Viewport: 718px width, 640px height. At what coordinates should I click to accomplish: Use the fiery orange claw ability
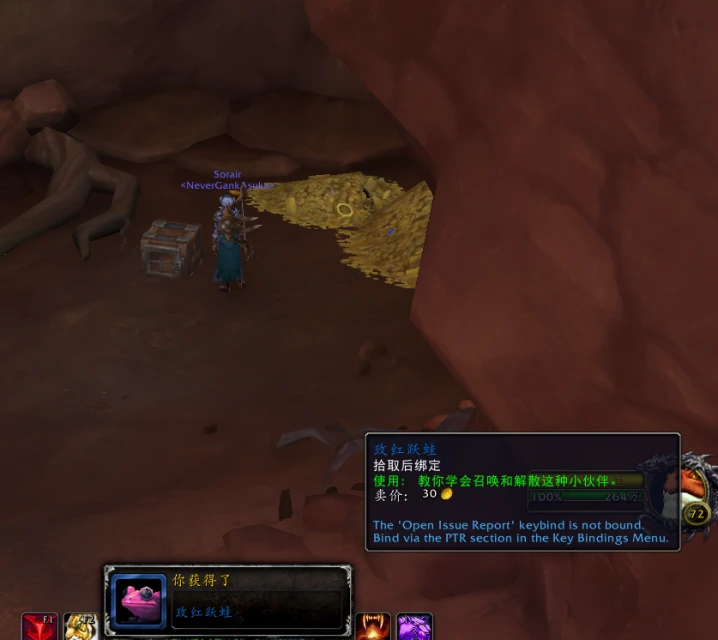(374, 628)
